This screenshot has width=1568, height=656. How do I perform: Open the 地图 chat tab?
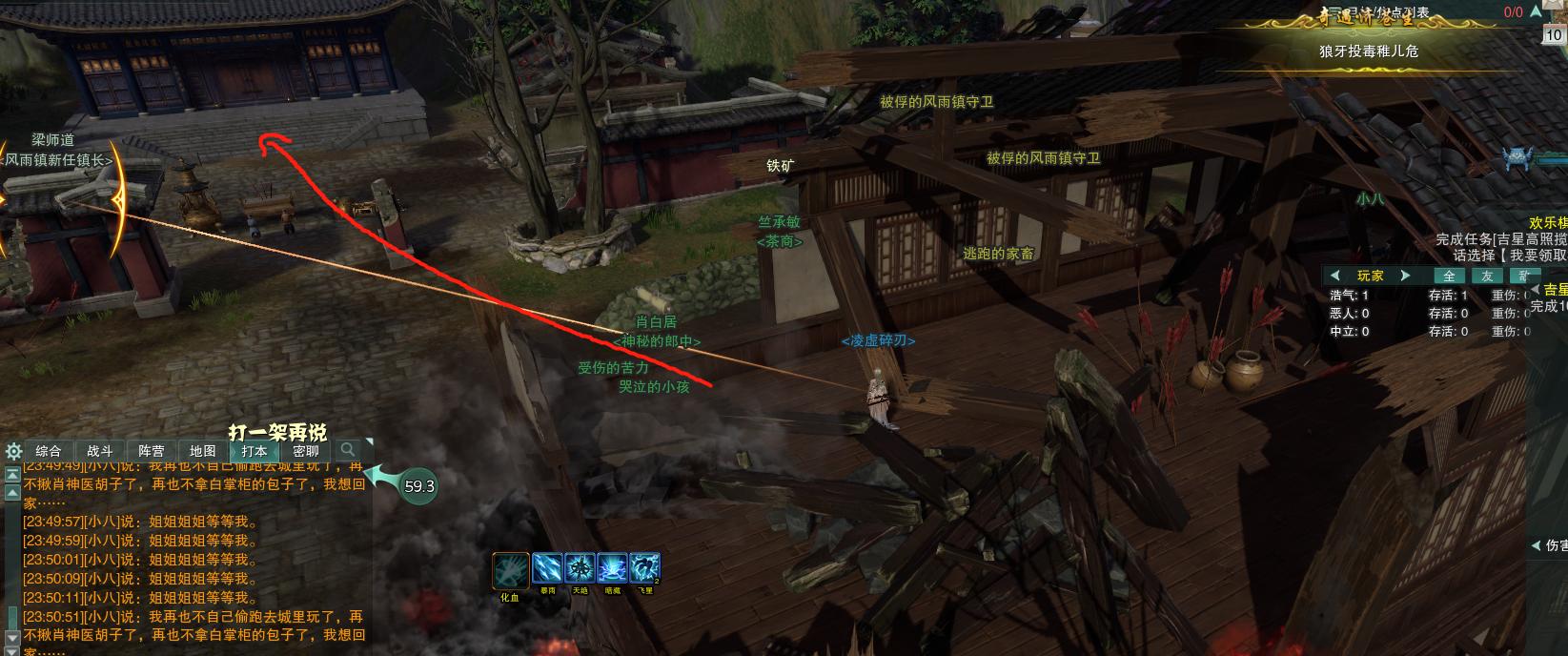pos(203,451)
